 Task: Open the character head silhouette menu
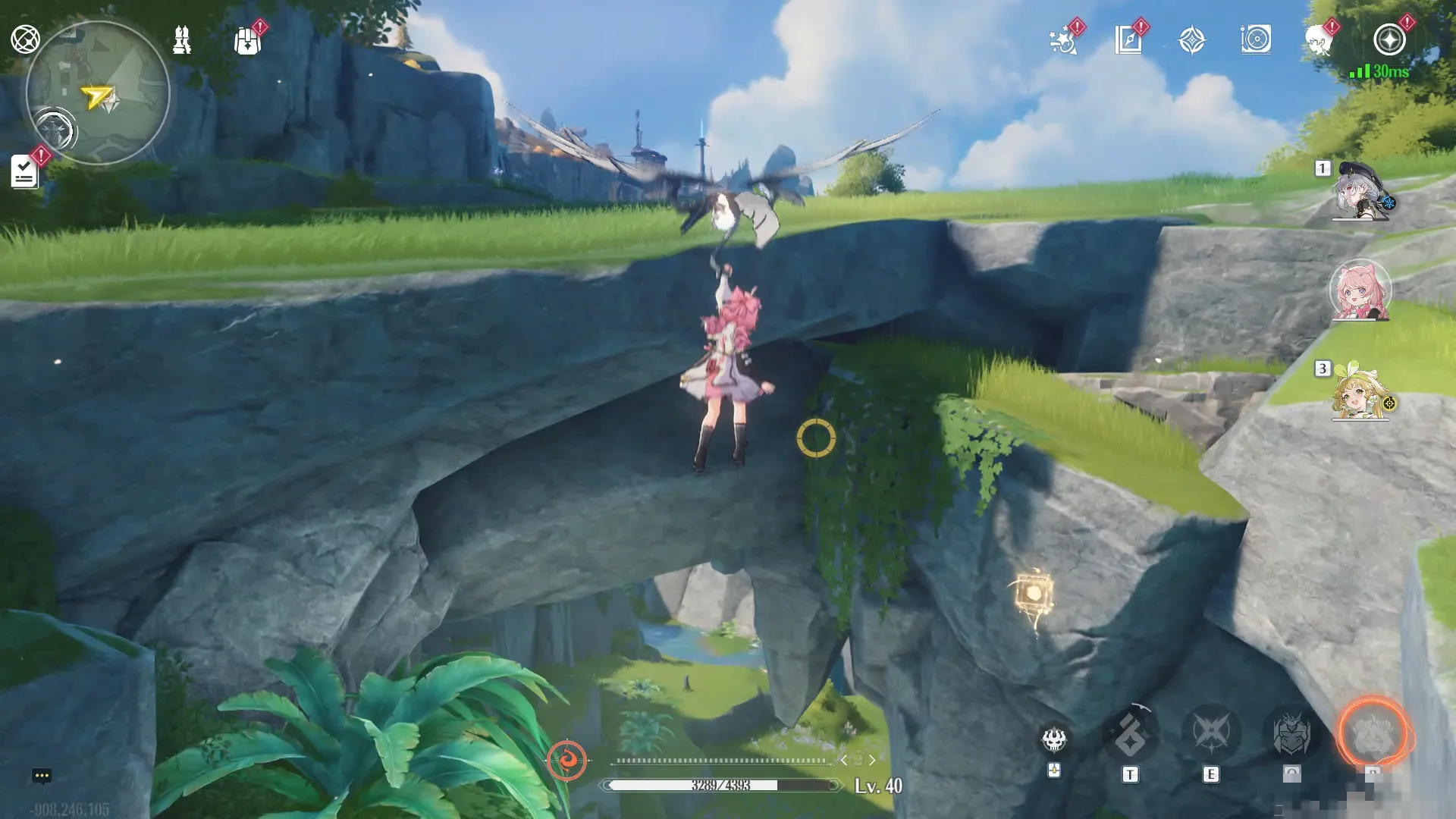(x=1319, y=41)
